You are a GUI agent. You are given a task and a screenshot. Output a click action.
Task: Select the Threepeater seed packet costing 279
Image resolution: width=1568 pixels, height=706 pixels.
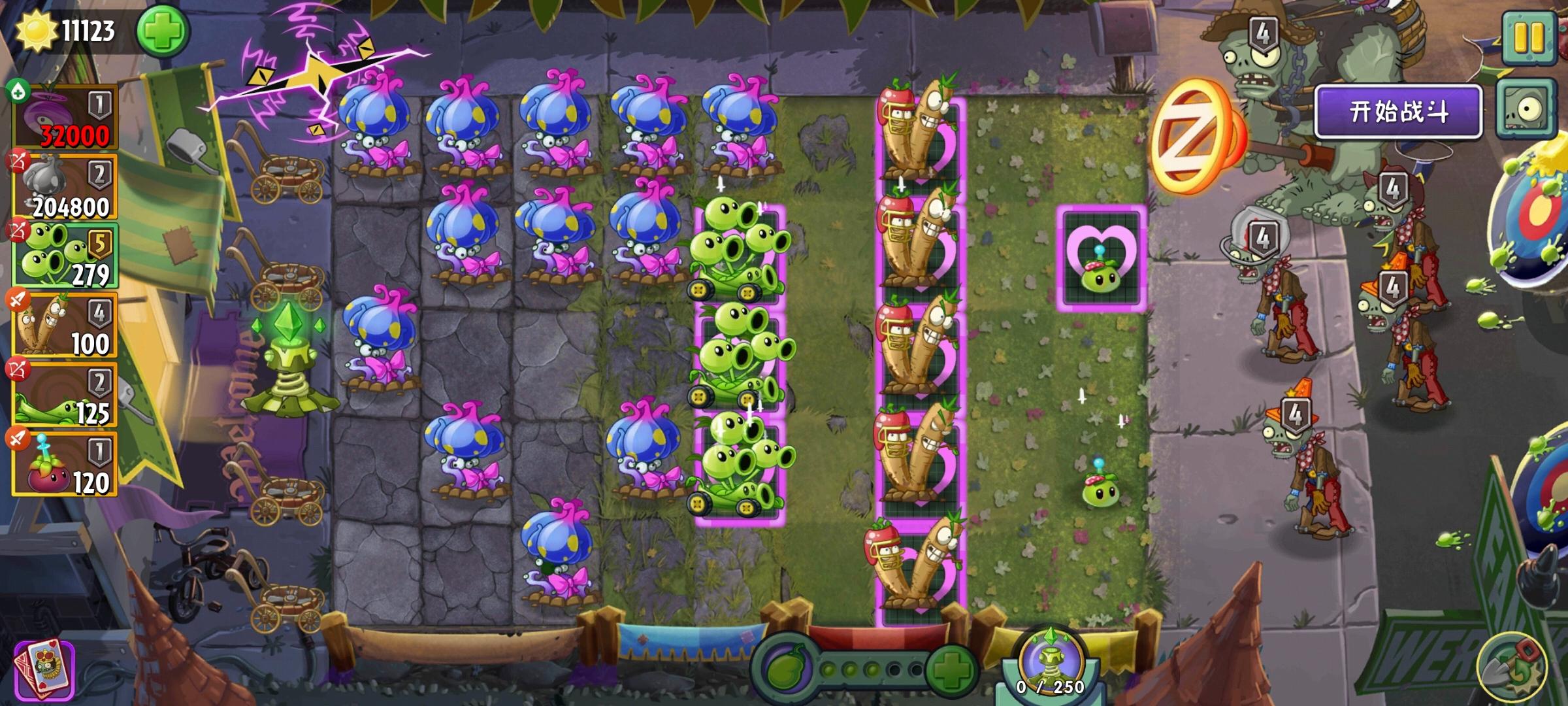click(x=65, y=255)
